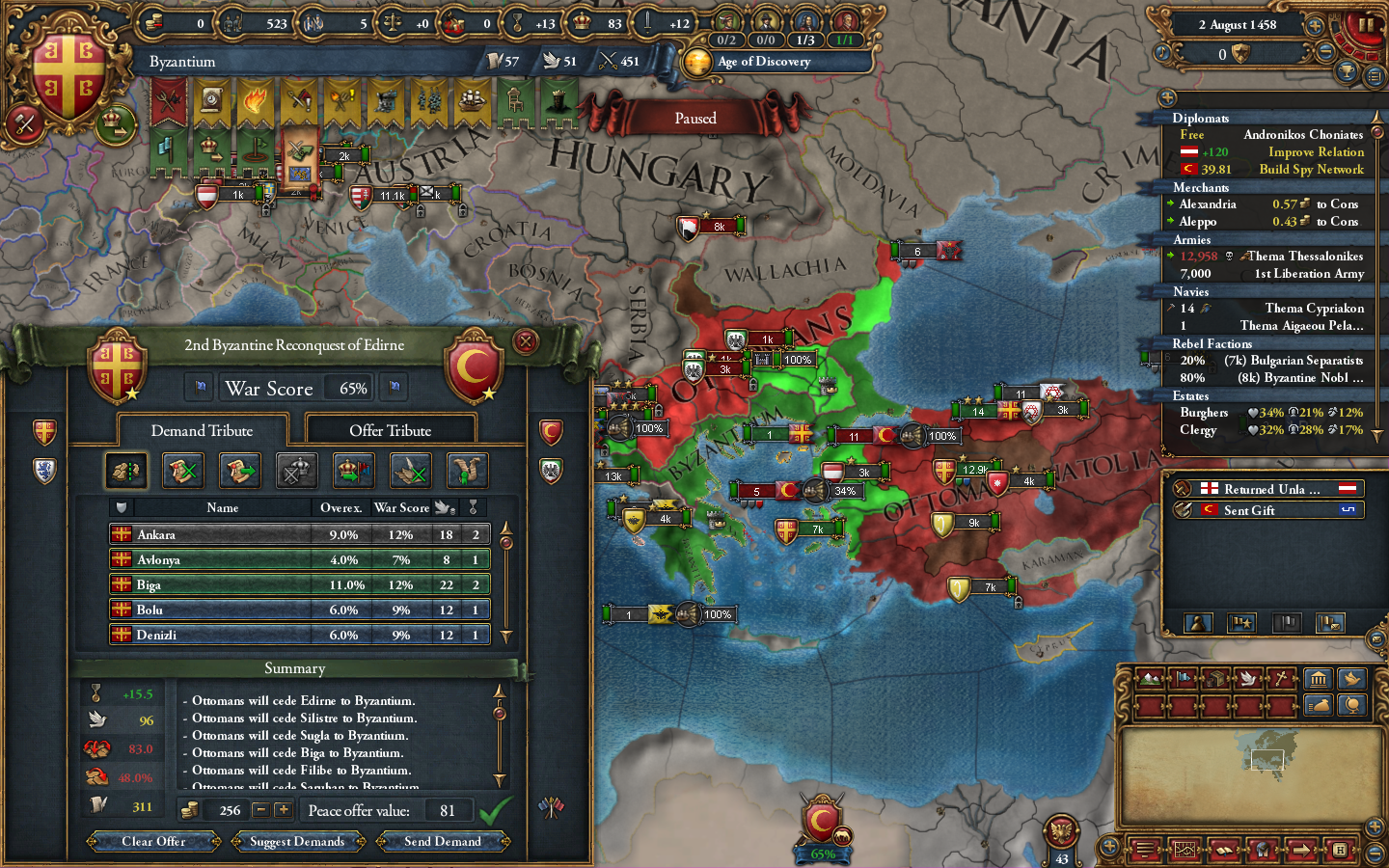Click the trade goods mapmode icon
Viewport: 1389px width, 868px height.
1217,679
